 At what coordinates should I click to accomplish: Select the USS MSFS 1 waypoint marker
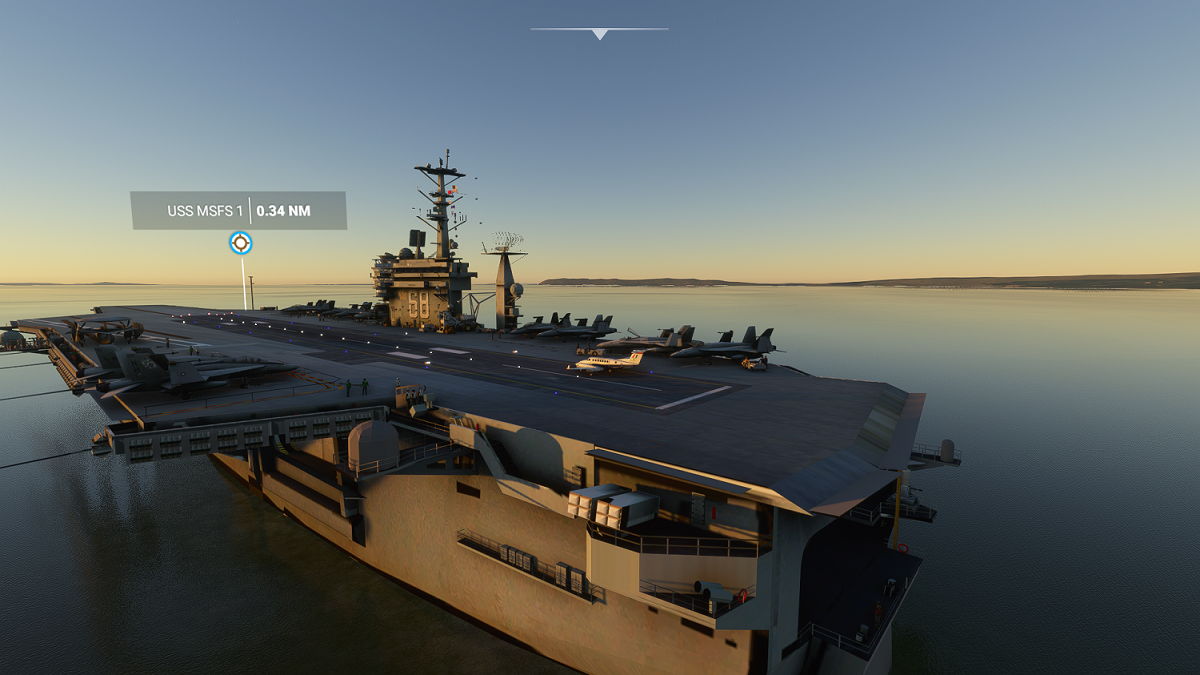pos(240,243)
